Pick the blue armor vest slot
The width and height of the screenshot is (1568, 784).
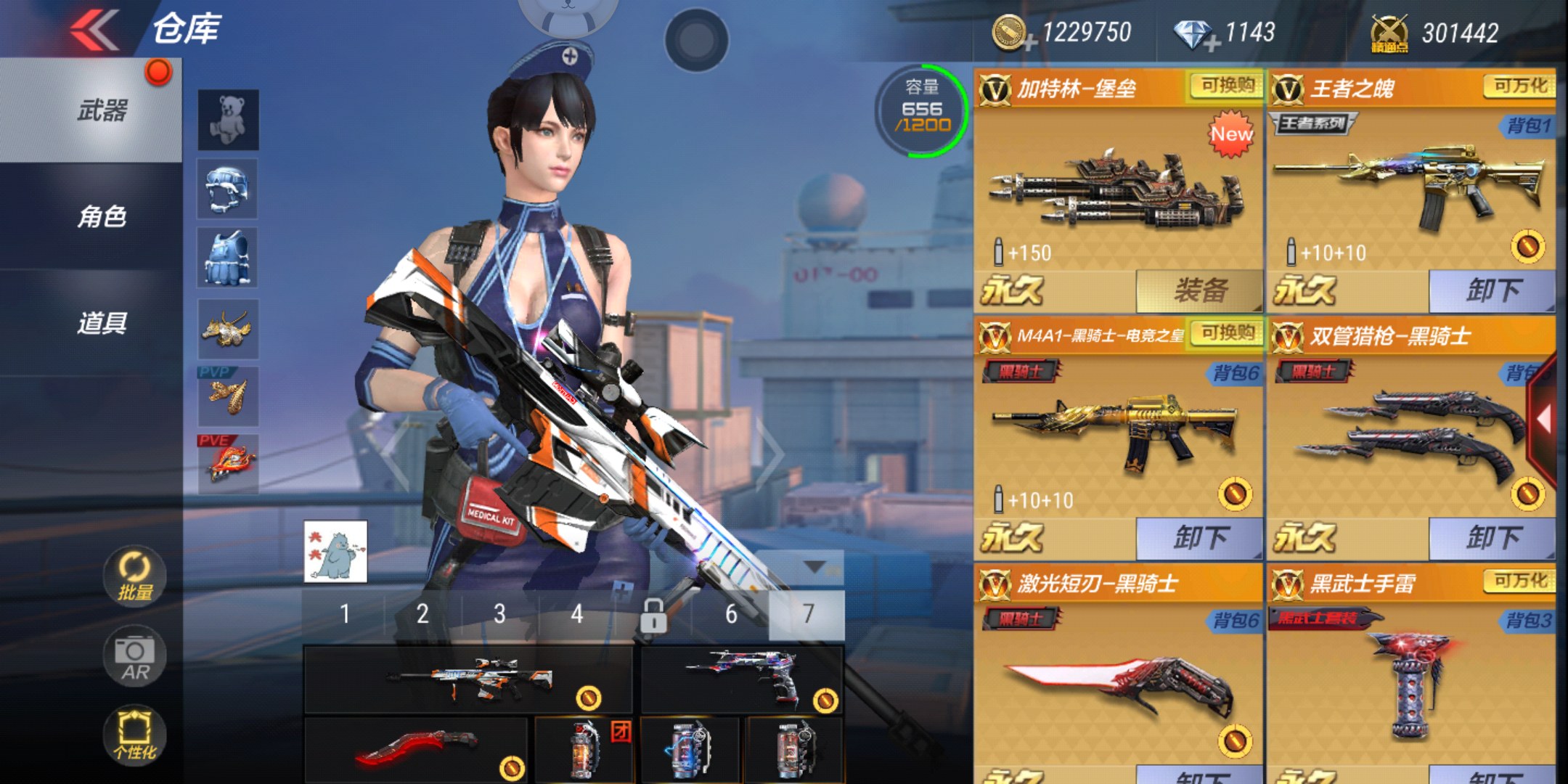tap(228, 258)
